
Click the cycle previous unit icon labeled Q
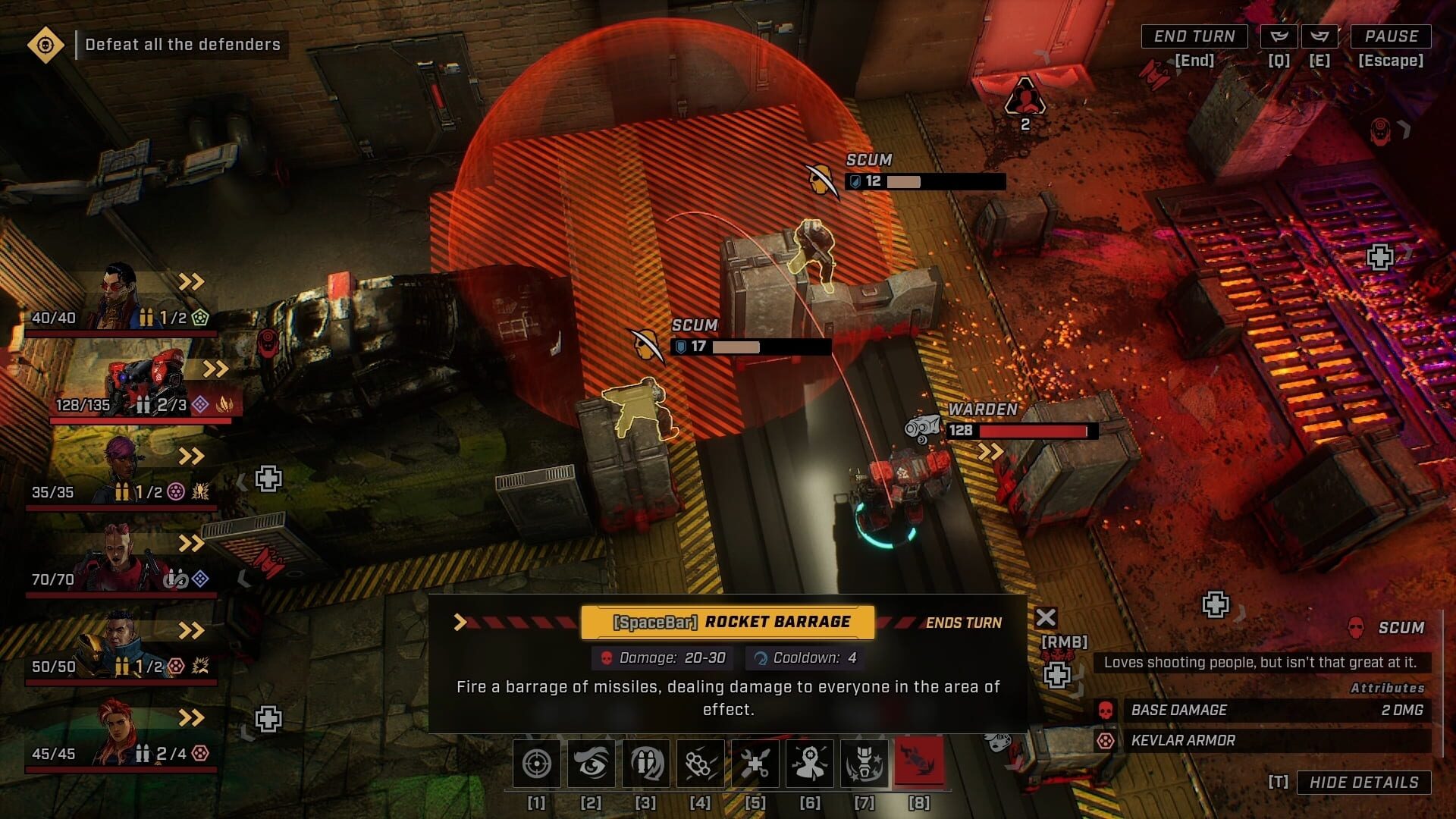point(1278,34)
